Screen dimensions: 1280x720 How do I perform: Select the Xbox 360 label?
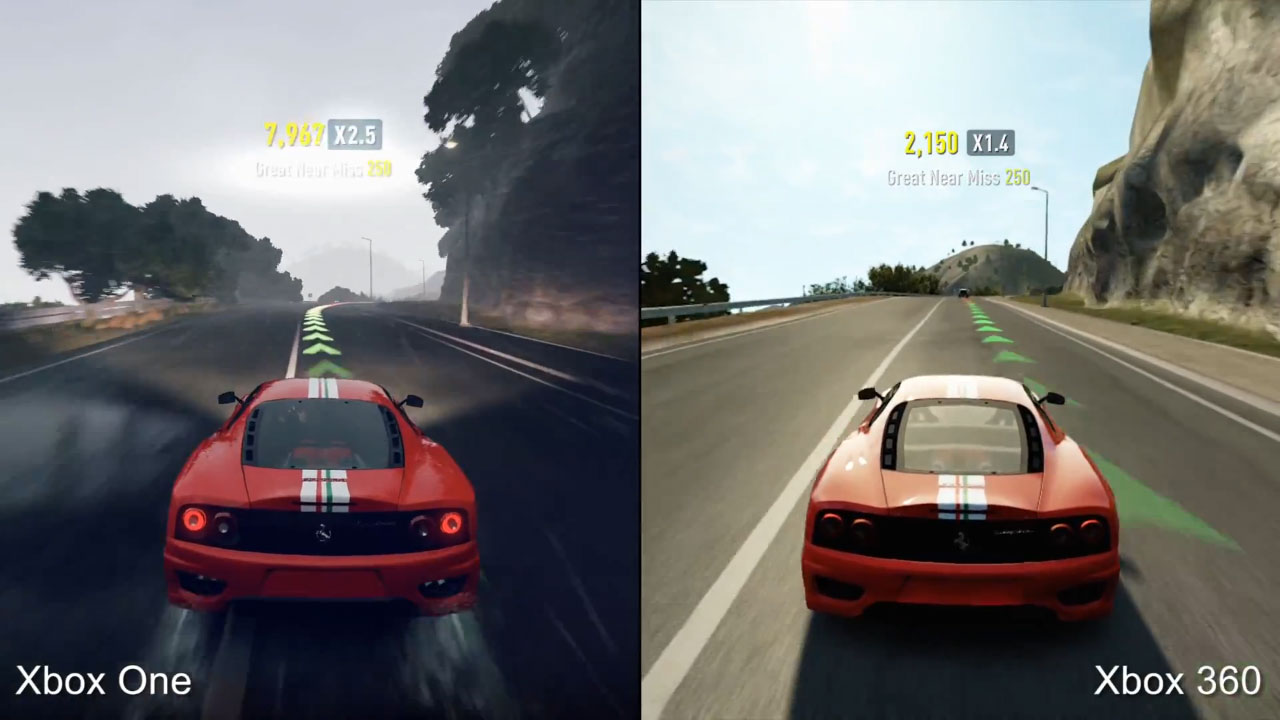[1176, 681]
